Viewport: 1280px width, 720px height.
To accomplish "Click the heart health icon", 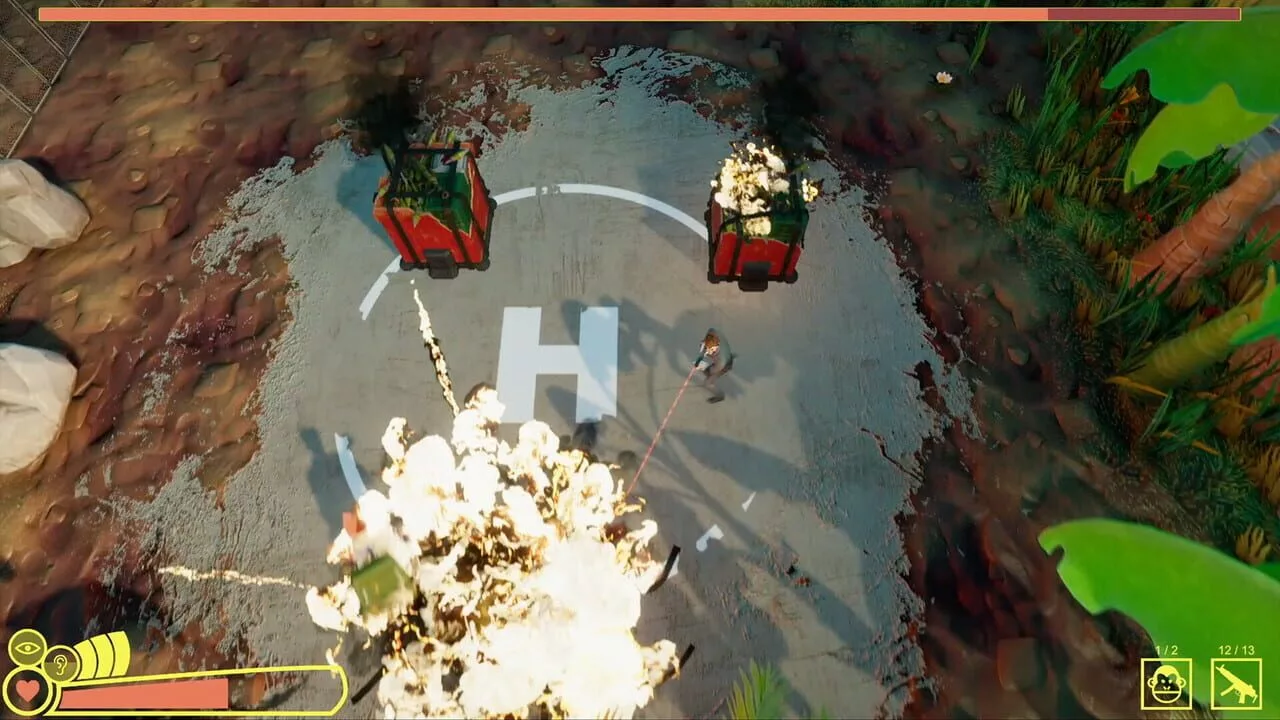I will [x=27, y=690].
